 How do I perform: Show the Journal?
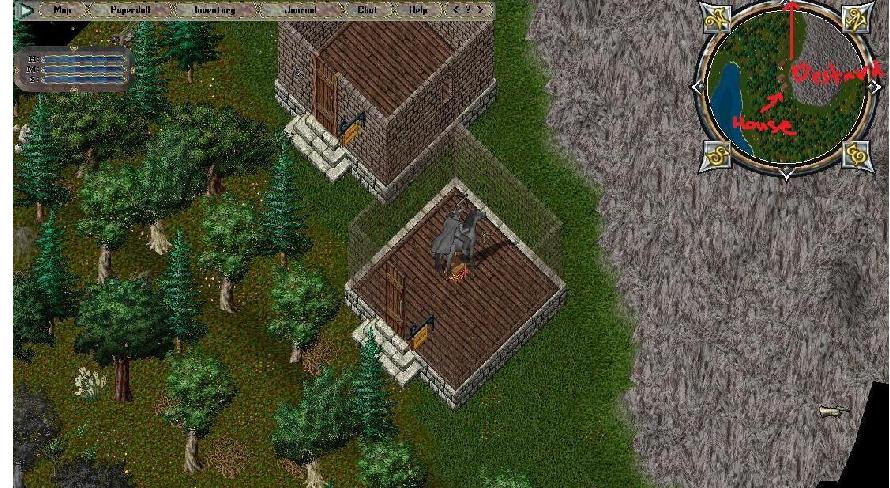click(297, 11)
